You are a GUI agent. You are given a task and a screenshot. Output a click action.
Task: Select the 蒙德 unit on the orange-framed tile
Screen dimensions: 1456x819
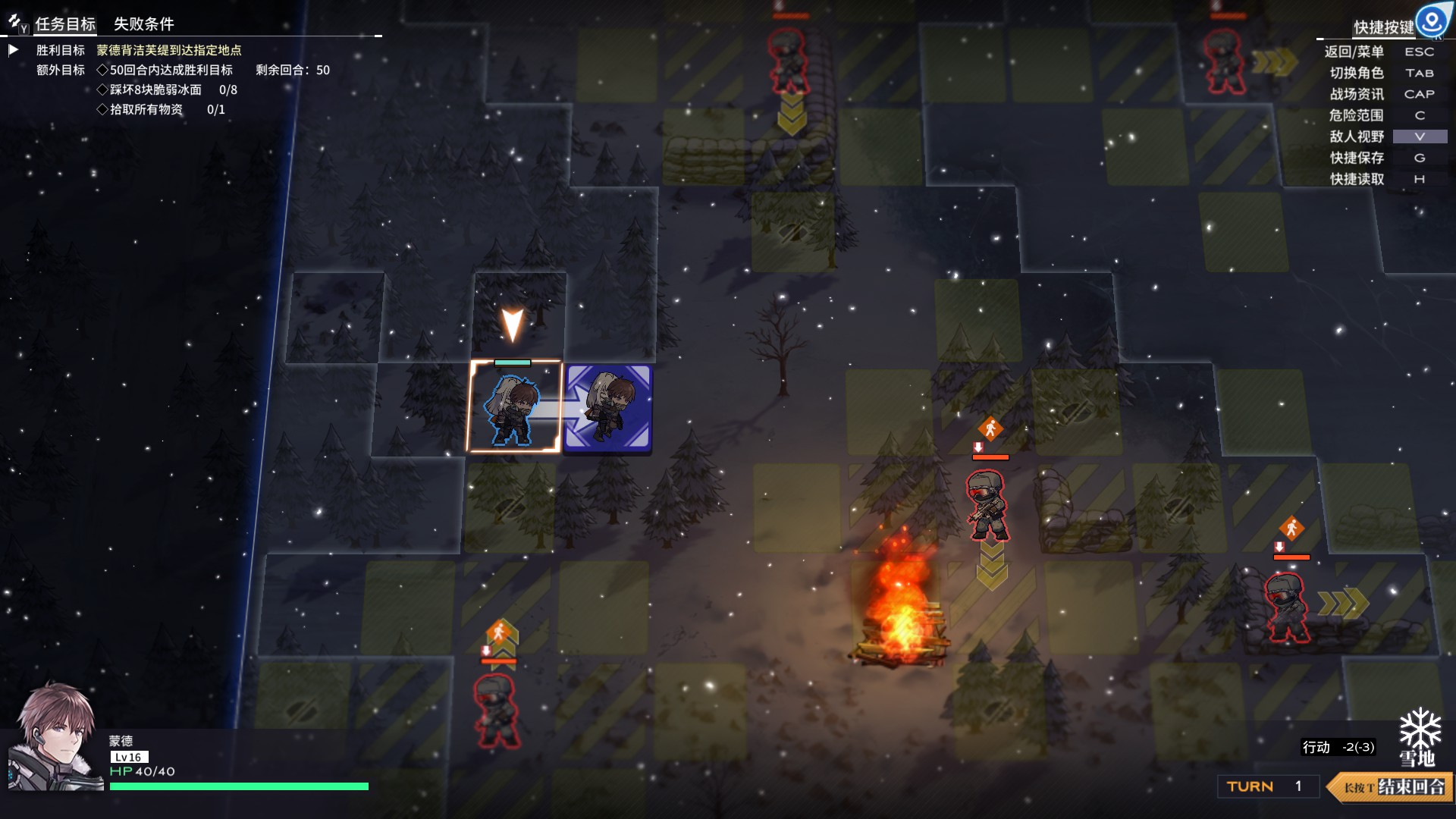tap(513, 408)
